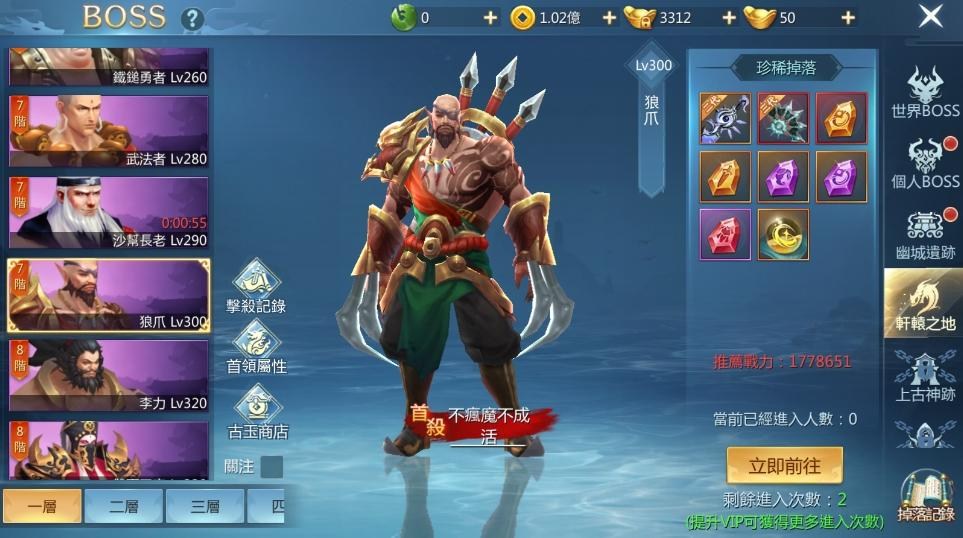Image resolution: width=963 pixels, height=538 pixels.
Task: Tap the 立即前往 go now button
Action: pos(783,465)
